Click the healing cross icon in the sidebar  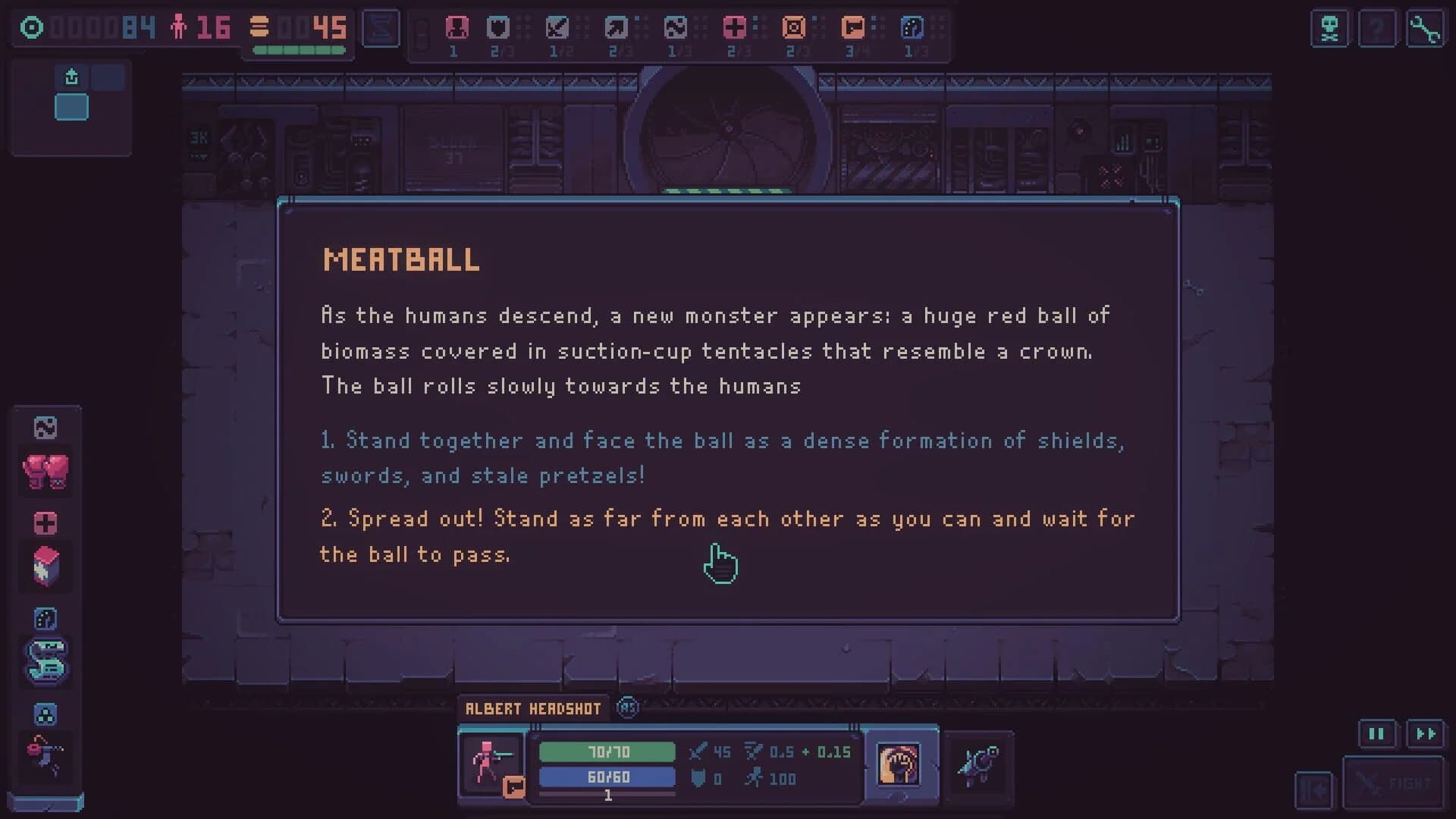point(46,522)
